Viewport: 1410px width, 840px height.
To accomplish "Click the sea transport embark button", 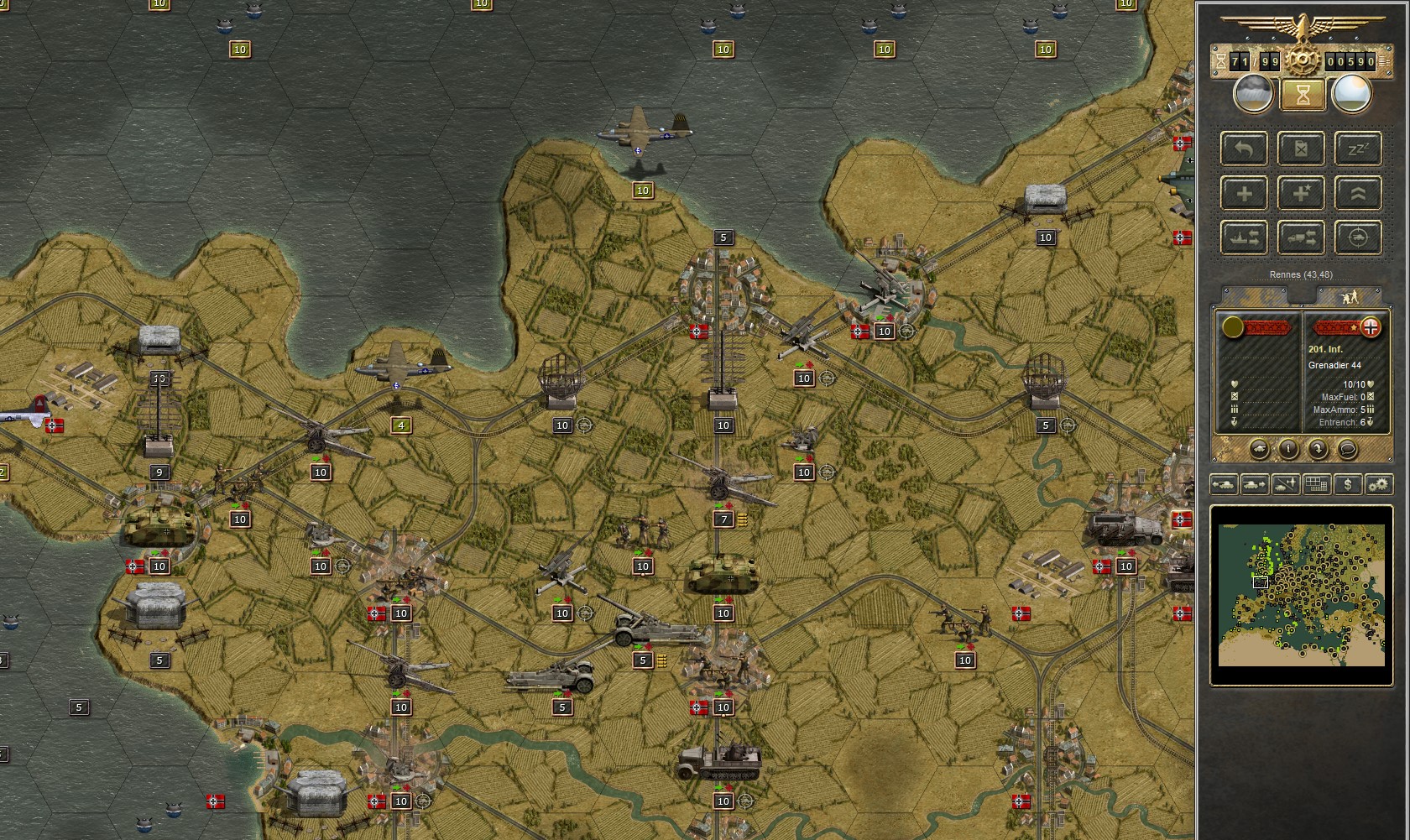I will [x=1244, y=237].
